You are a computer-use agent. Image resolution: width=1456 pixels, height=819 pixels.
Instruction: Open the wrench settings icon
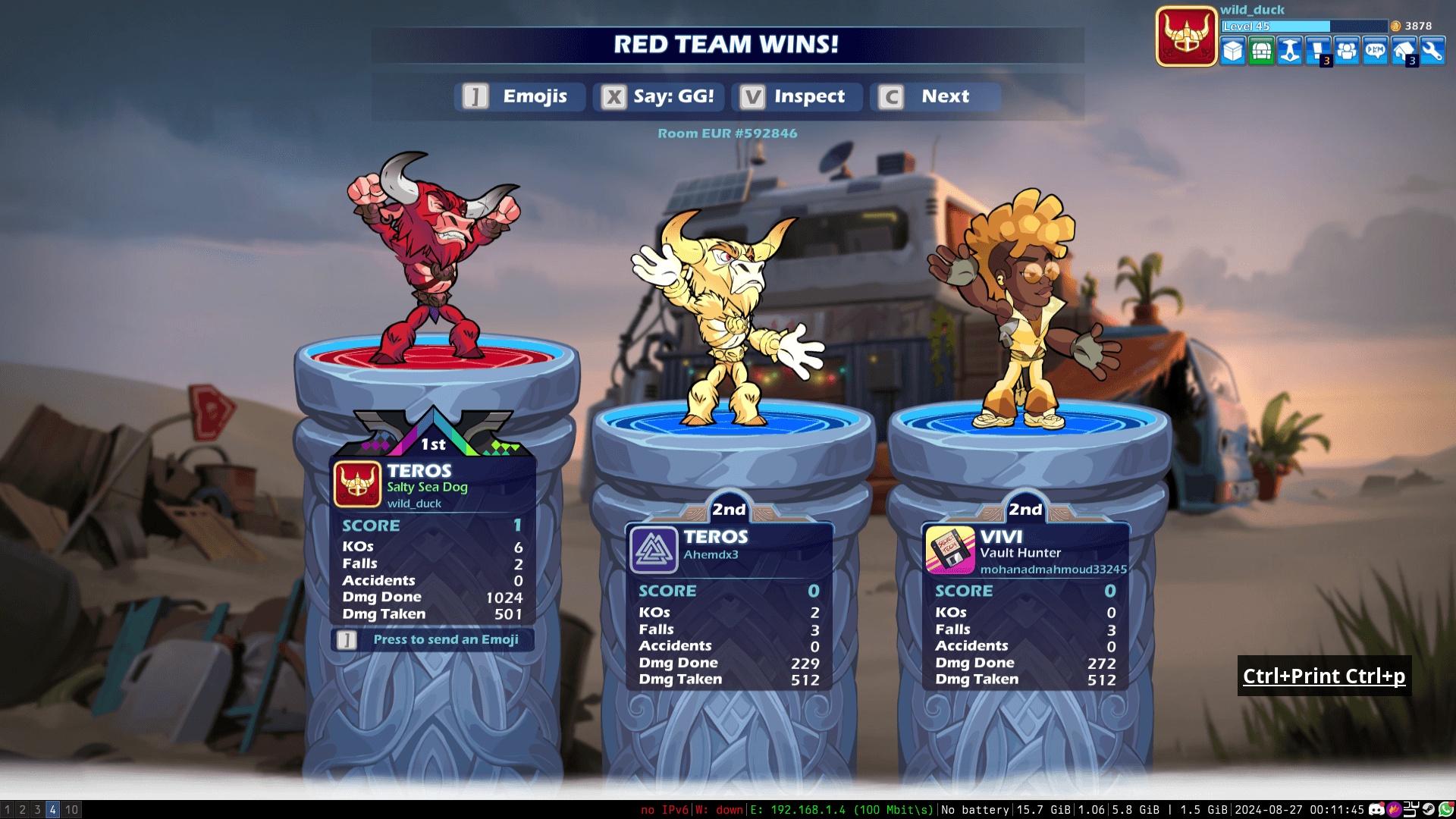[1432, 52]
